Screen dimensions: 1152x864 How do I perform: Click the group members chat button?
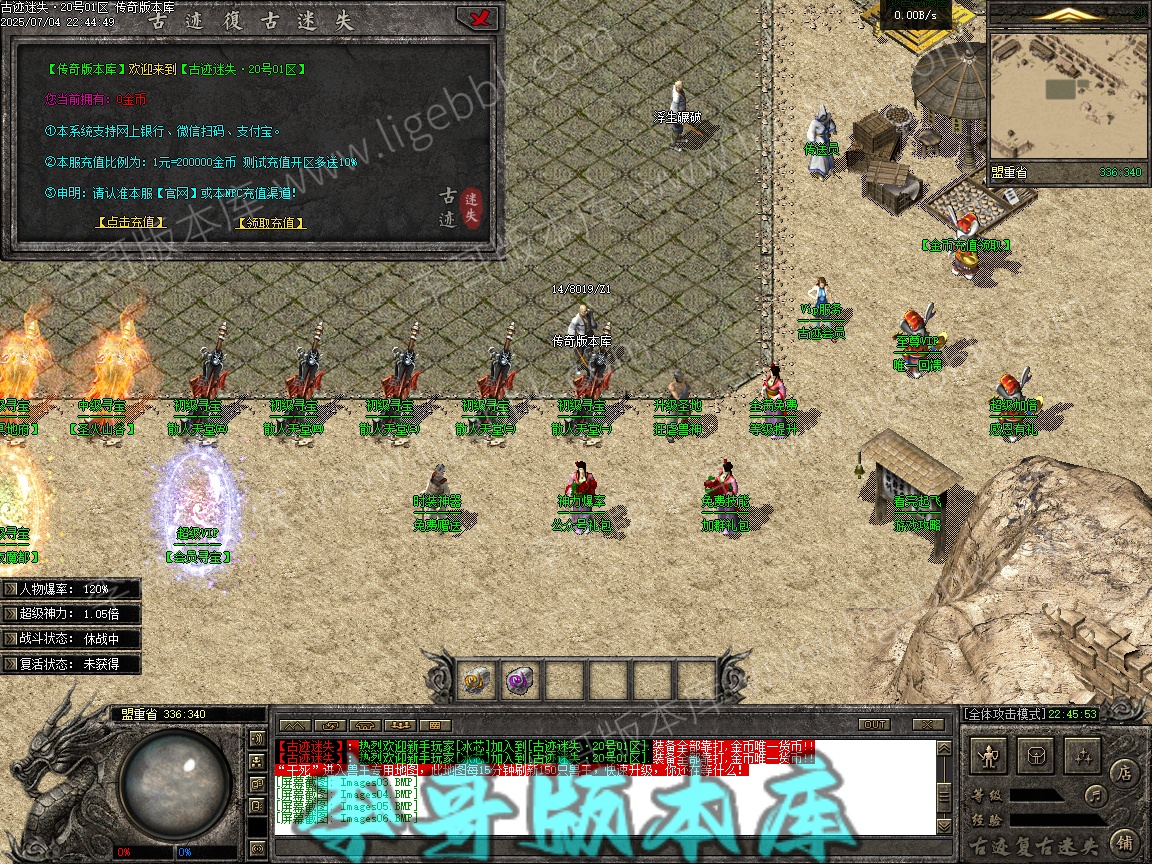pos(400,725)
